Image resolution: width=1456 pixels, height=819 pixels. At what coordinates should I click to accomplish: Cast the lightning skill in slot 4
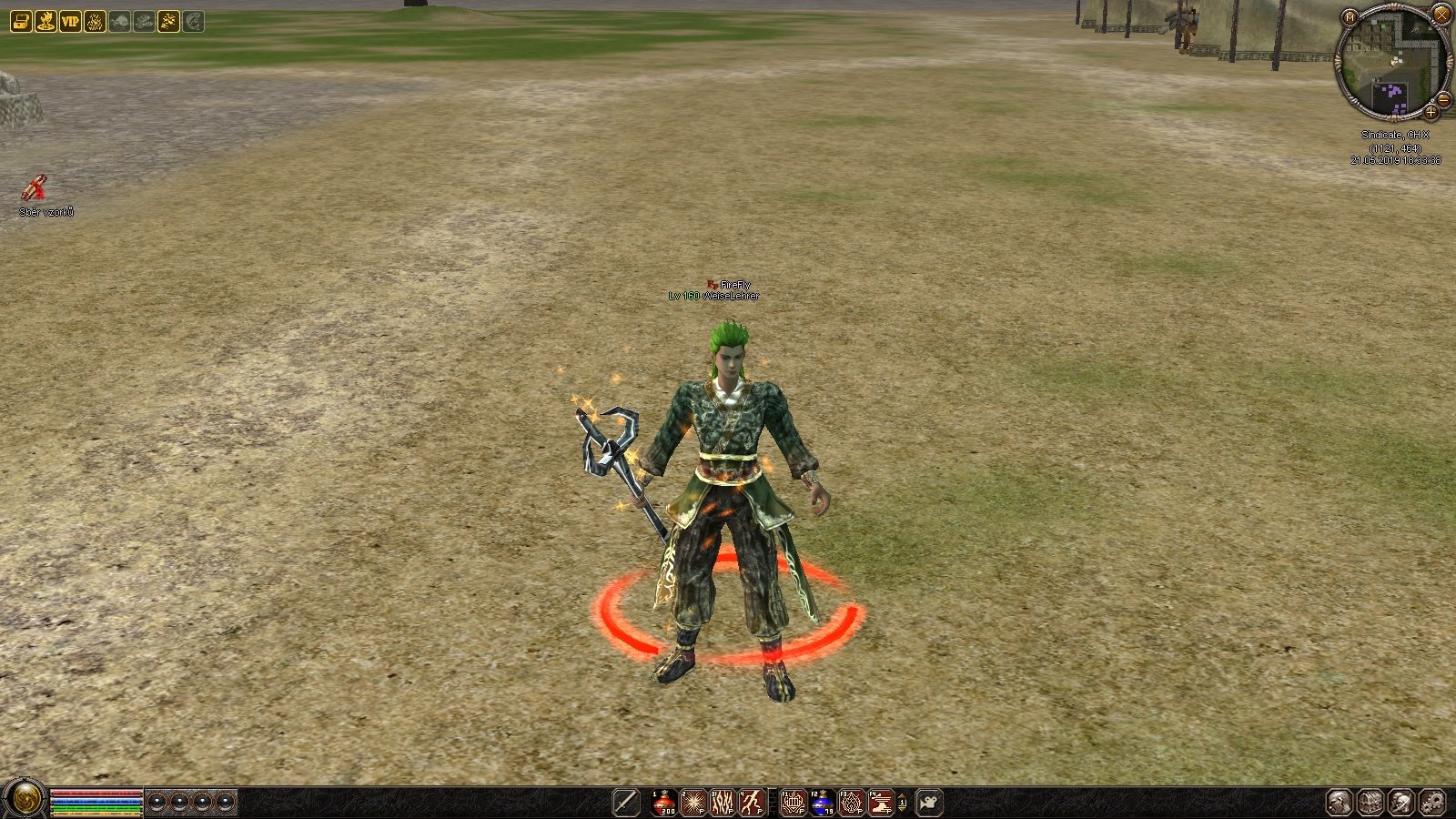pos(752,803)
